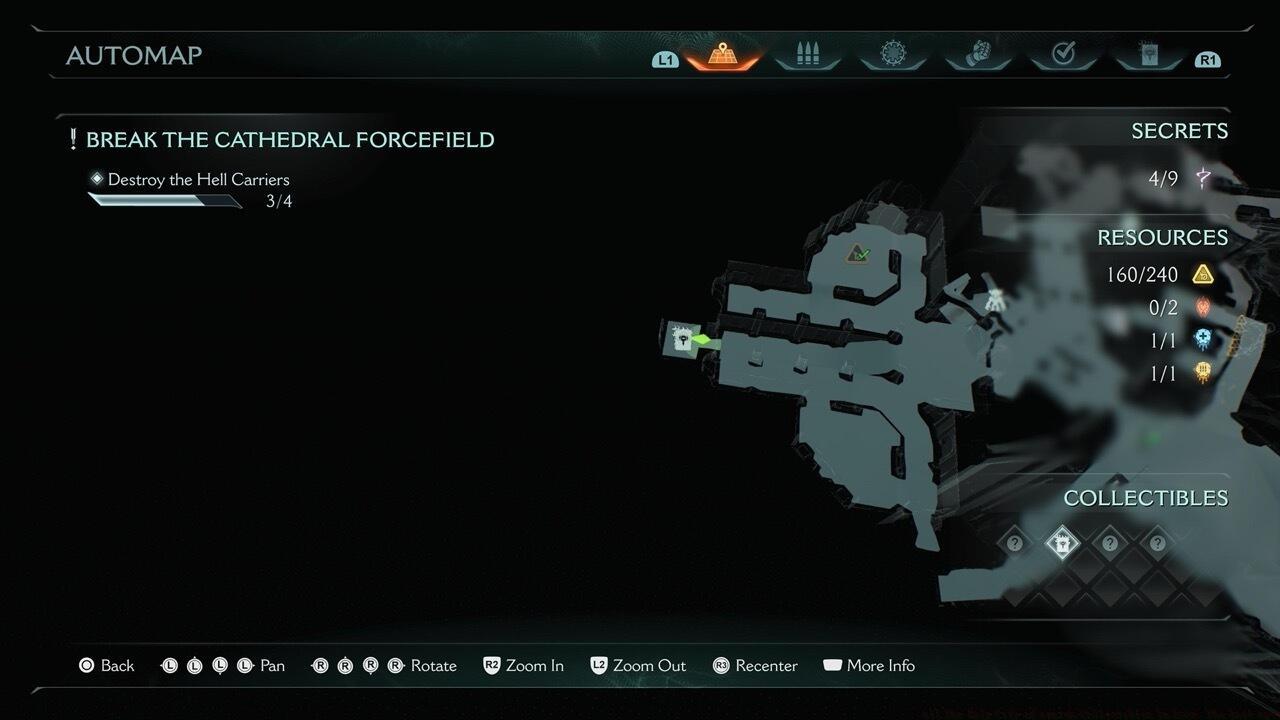Screen dimensions: 1280x720
Task: Click the red demonic essence resource icon
Action: click(x=1202, y=307)
